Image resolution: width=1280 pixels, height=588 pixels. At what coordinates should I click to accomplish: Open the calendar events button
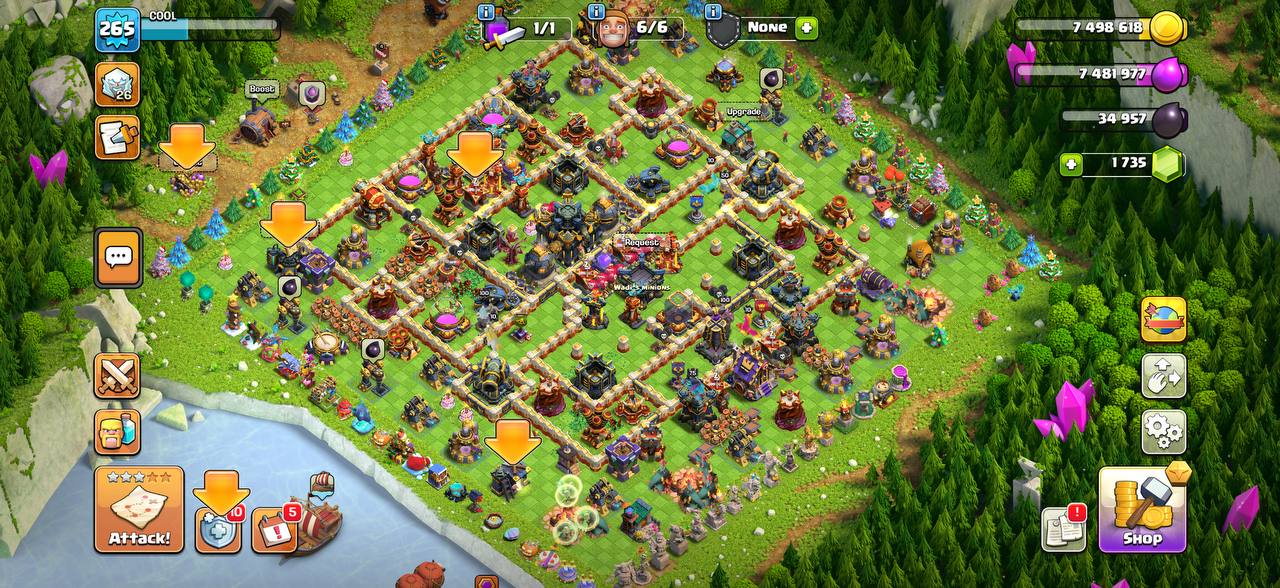click(273, 530)
